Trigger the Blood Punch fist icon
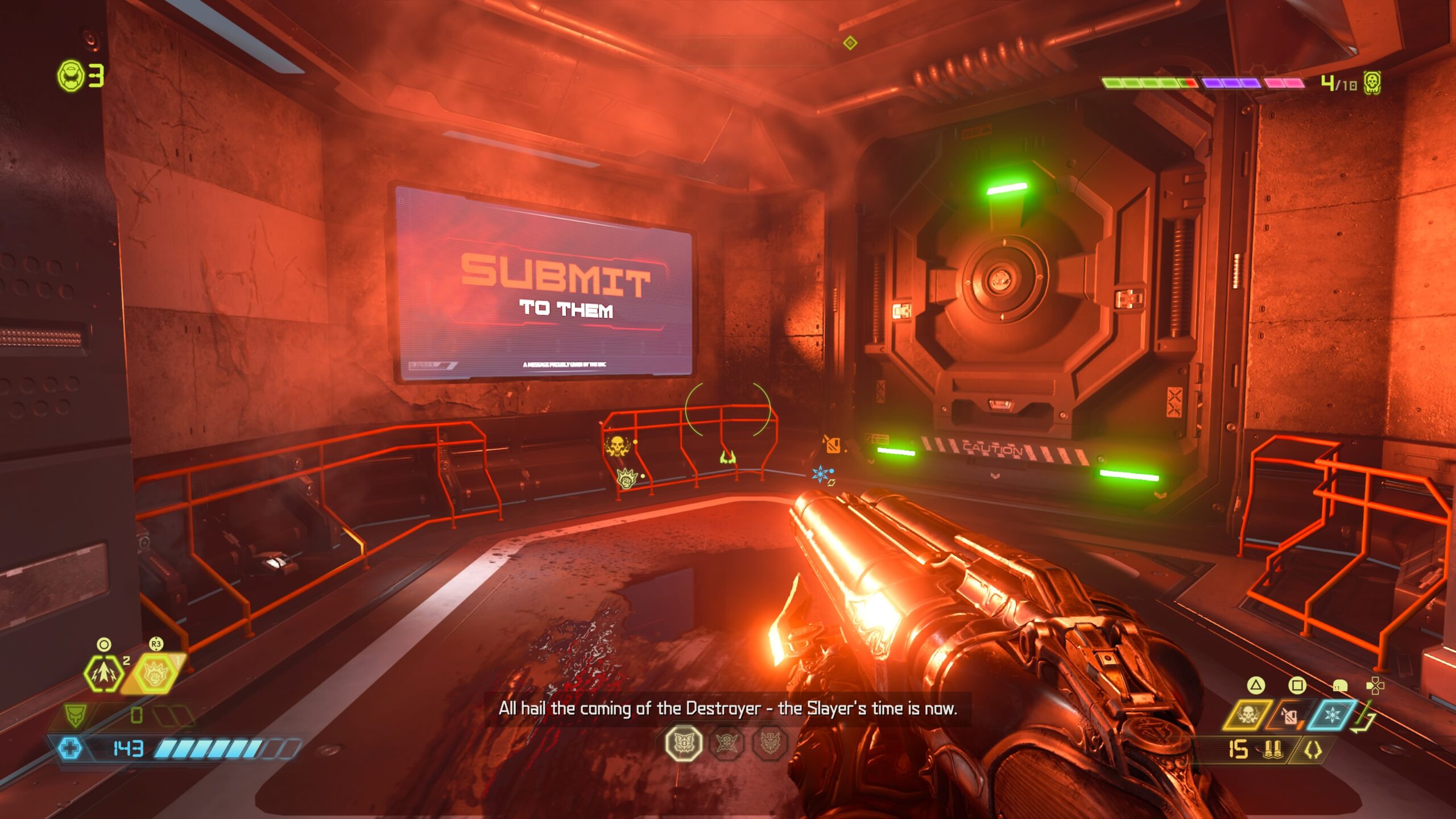This screenshot has height=819, width=1456. point(155,675)
